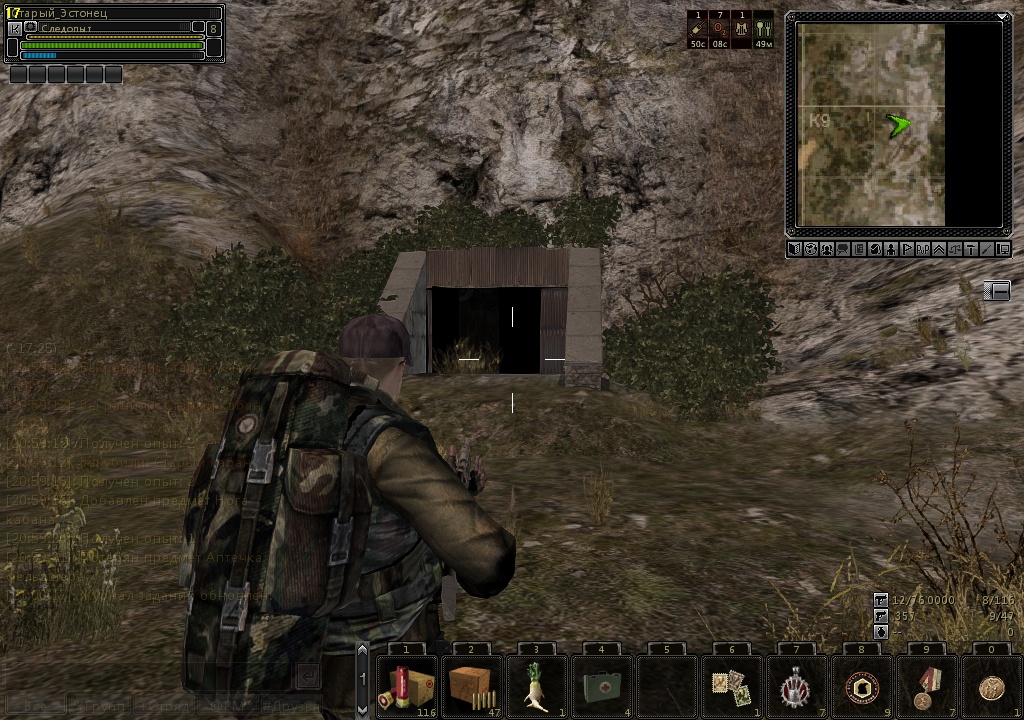Collapse the minimap with the corner arrow
Viewport: 1024px width, 720px height.
pyautogui.click(x=1002, y=17)
